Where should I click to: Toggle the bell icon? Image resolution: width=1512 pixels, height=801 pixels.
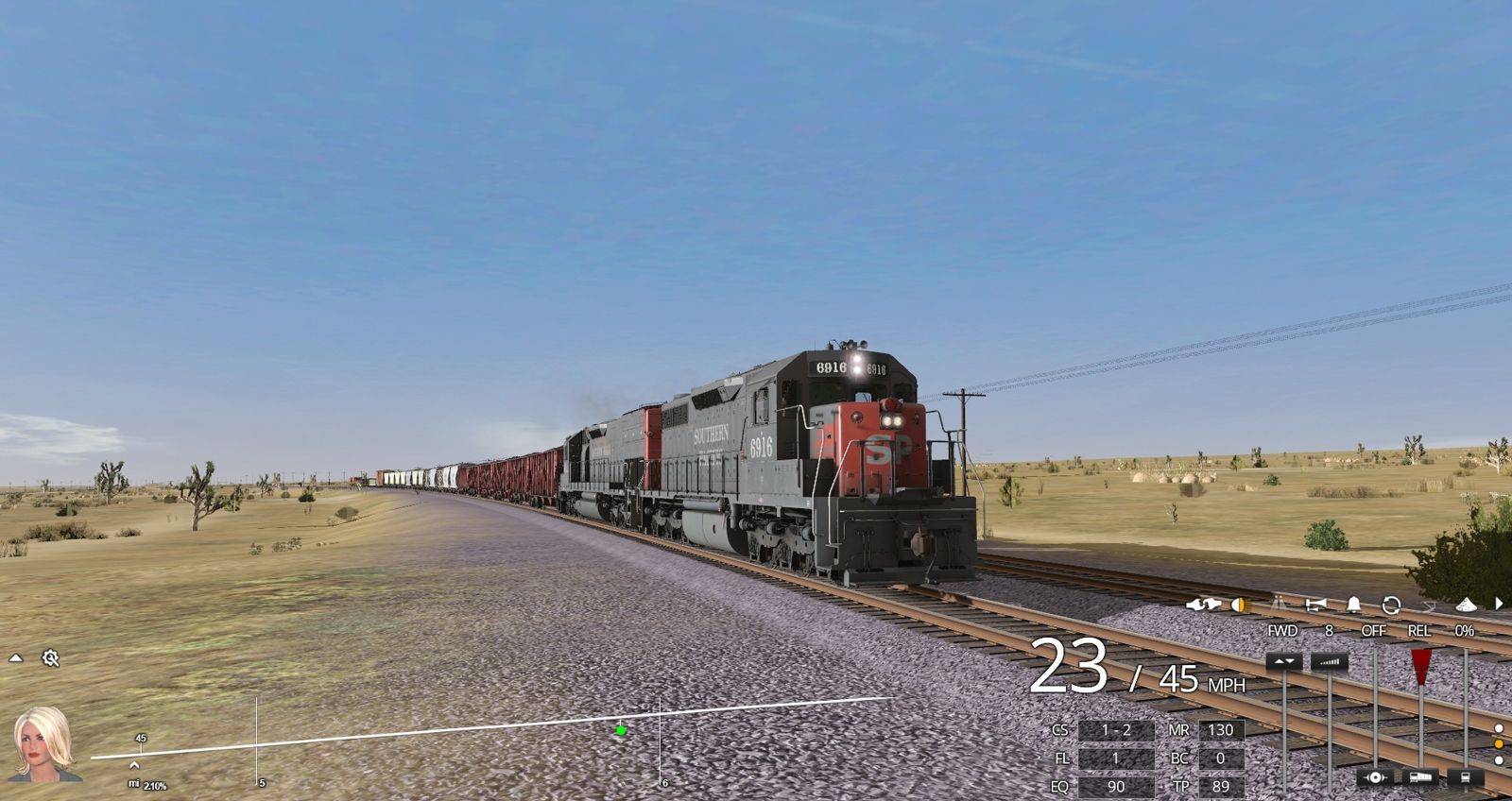(x=1354, y=605)
